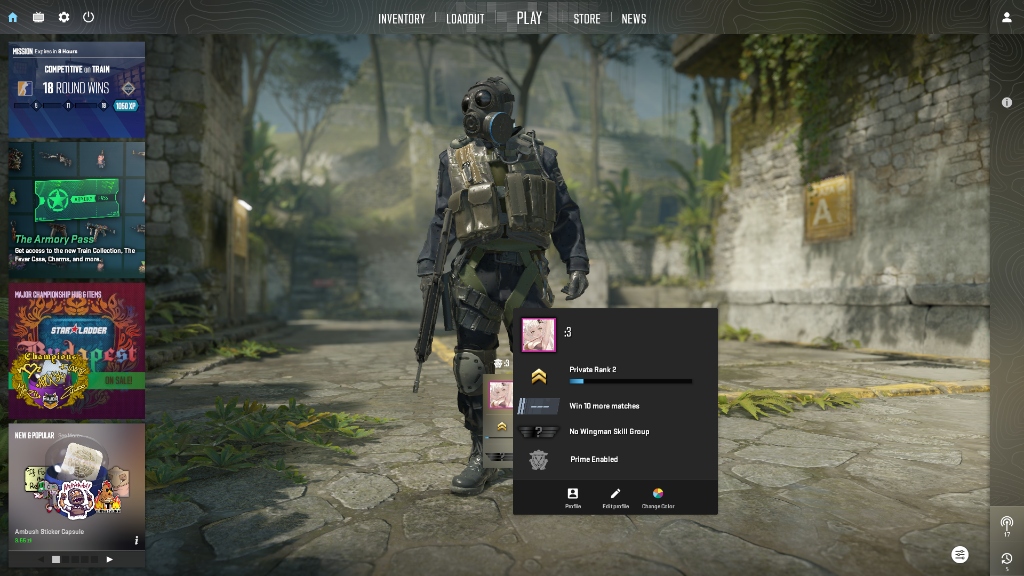The width and height of the screenshot is (1024, 576).
Task: Select the Play tab
Action: pos(529,18)
